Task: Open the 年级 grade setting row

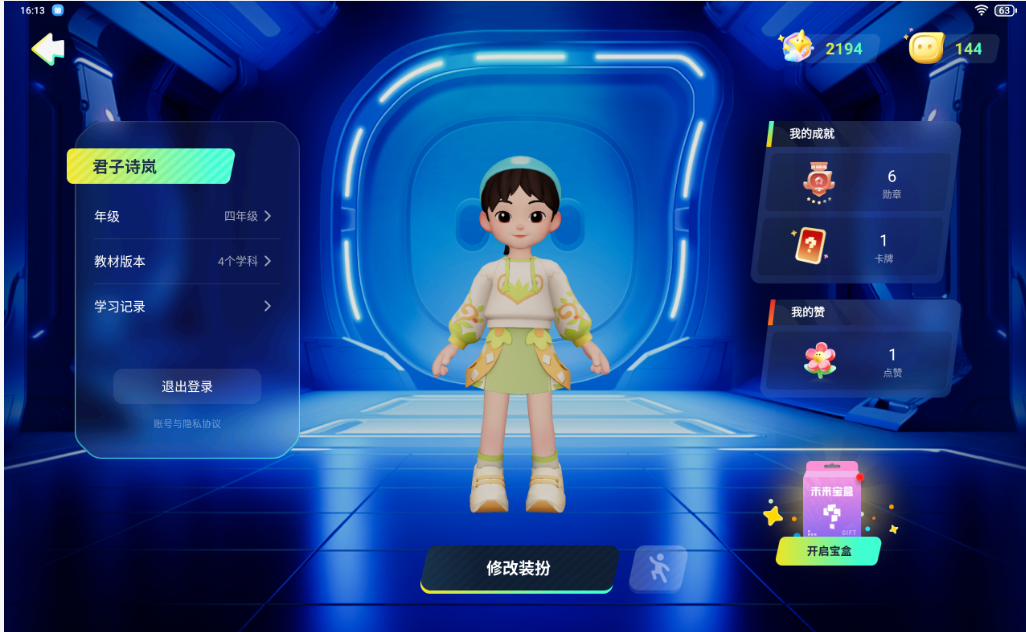Action: (183, 216)
